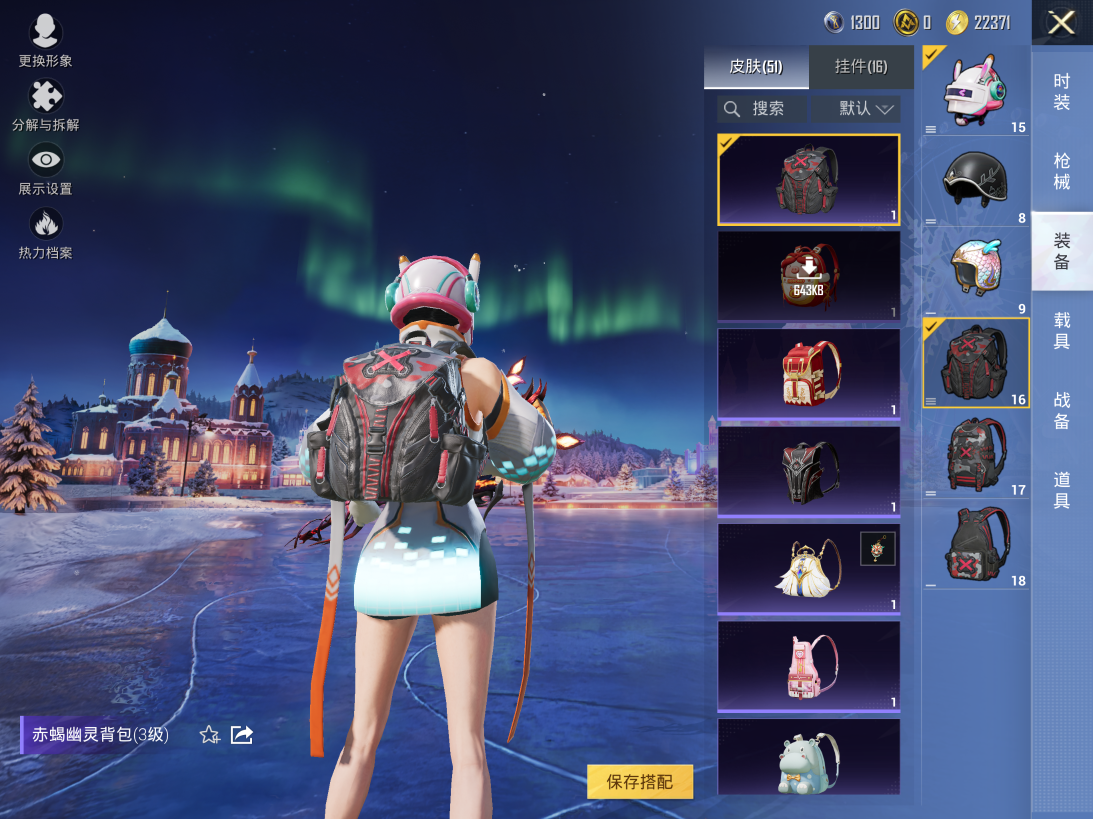Switch to the 皮肤(51) skins tab
This screenshot has height=819, width=1093.
(x=756, y=67)
